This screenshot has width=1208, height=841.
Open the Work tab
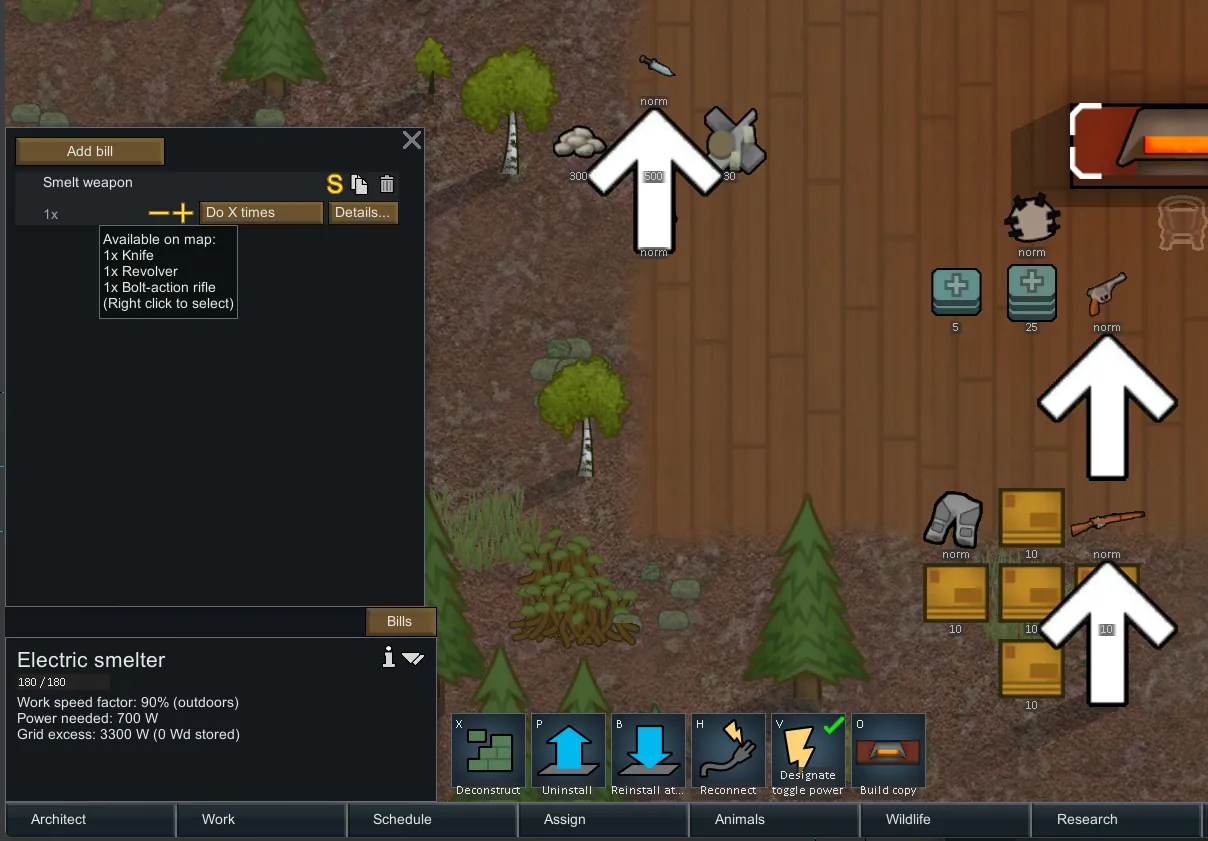click(x=218, y=819)
